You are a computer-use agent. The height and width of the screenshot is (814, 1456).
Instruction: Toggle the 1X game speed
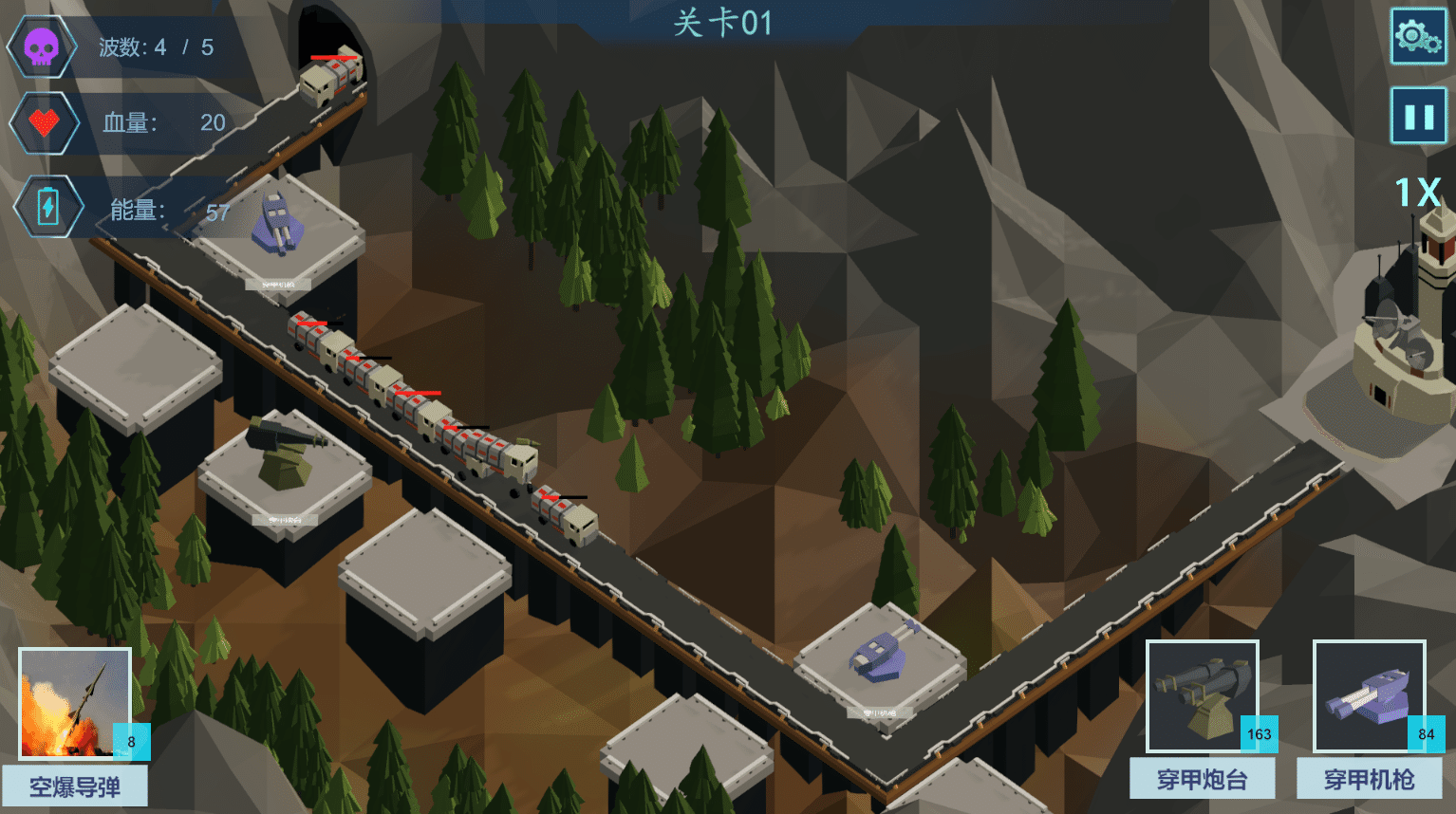(1417, 193)
